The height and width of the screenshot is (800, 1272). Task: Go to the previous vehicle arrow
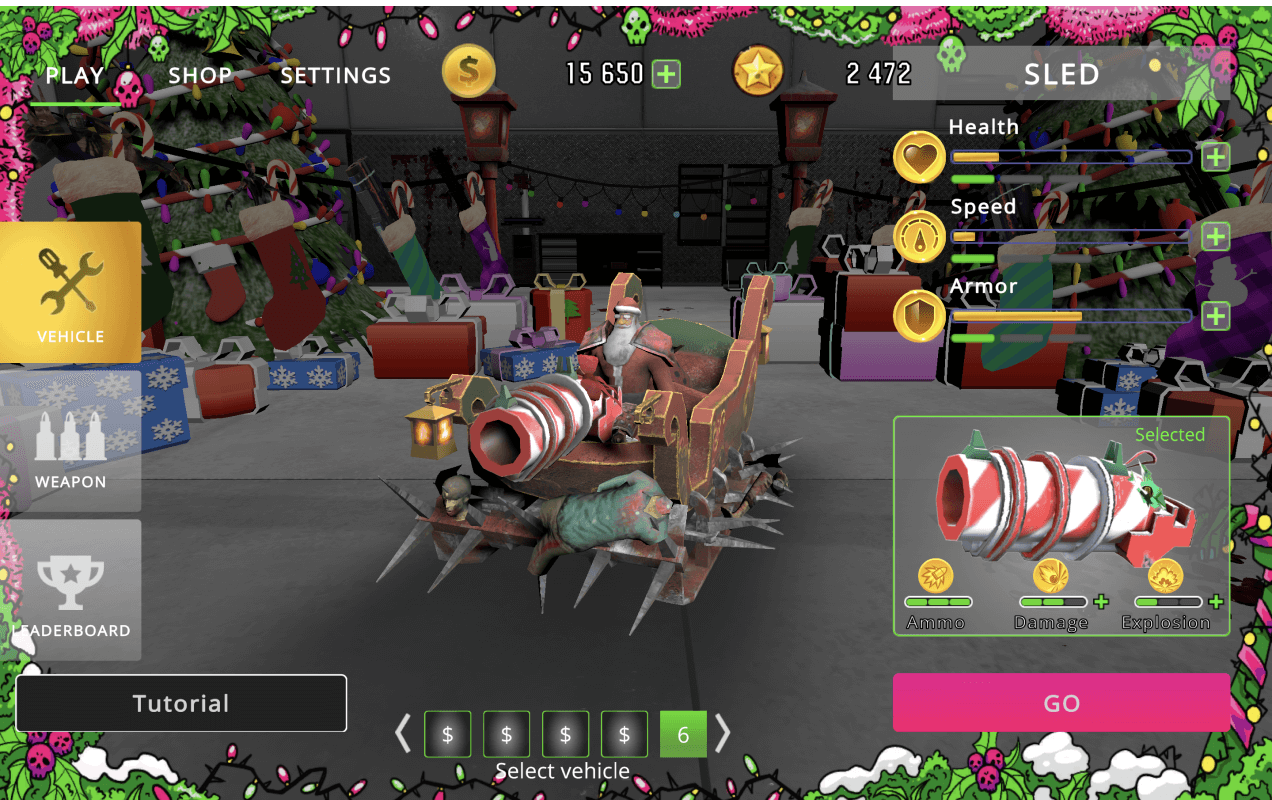point(403,734)
